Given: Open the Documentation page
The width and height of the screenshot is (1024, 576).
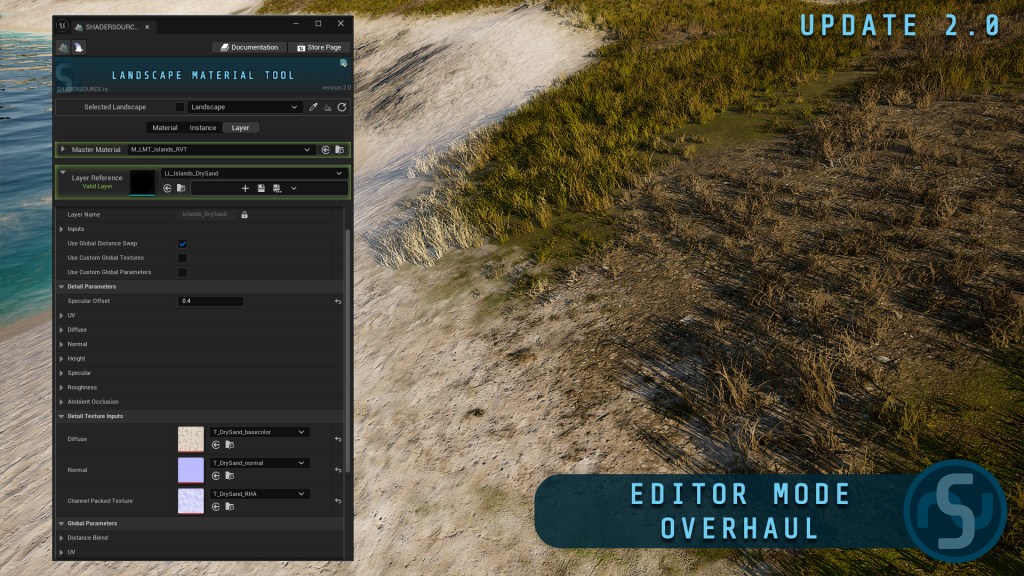Looking at the screenshot, I should 248,47.
